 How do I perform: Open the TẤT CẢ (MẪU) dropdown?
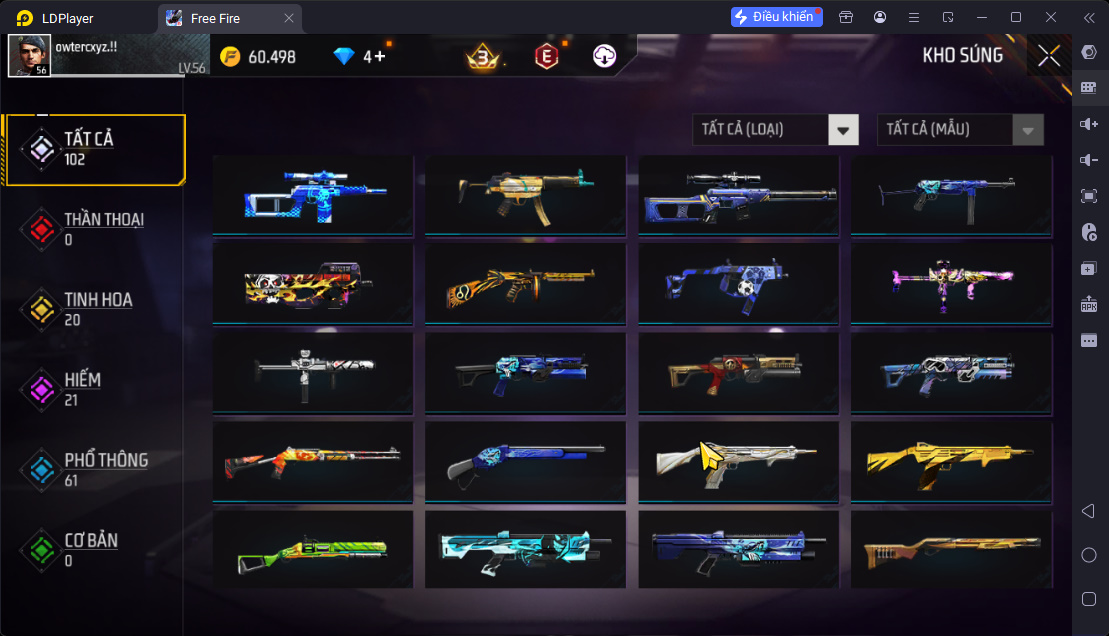[x=960, y=129]
